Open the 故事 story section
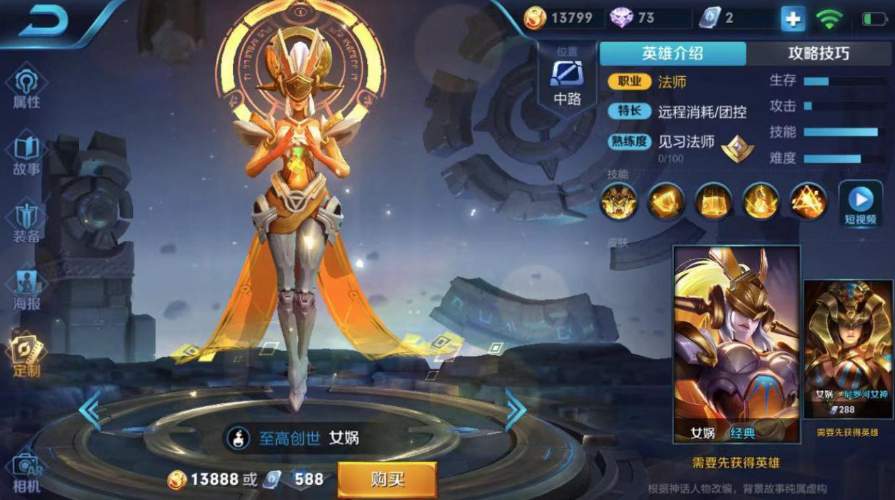Viewport: 895px width, 500px height. pyautogui.click(x=27, y=154)
